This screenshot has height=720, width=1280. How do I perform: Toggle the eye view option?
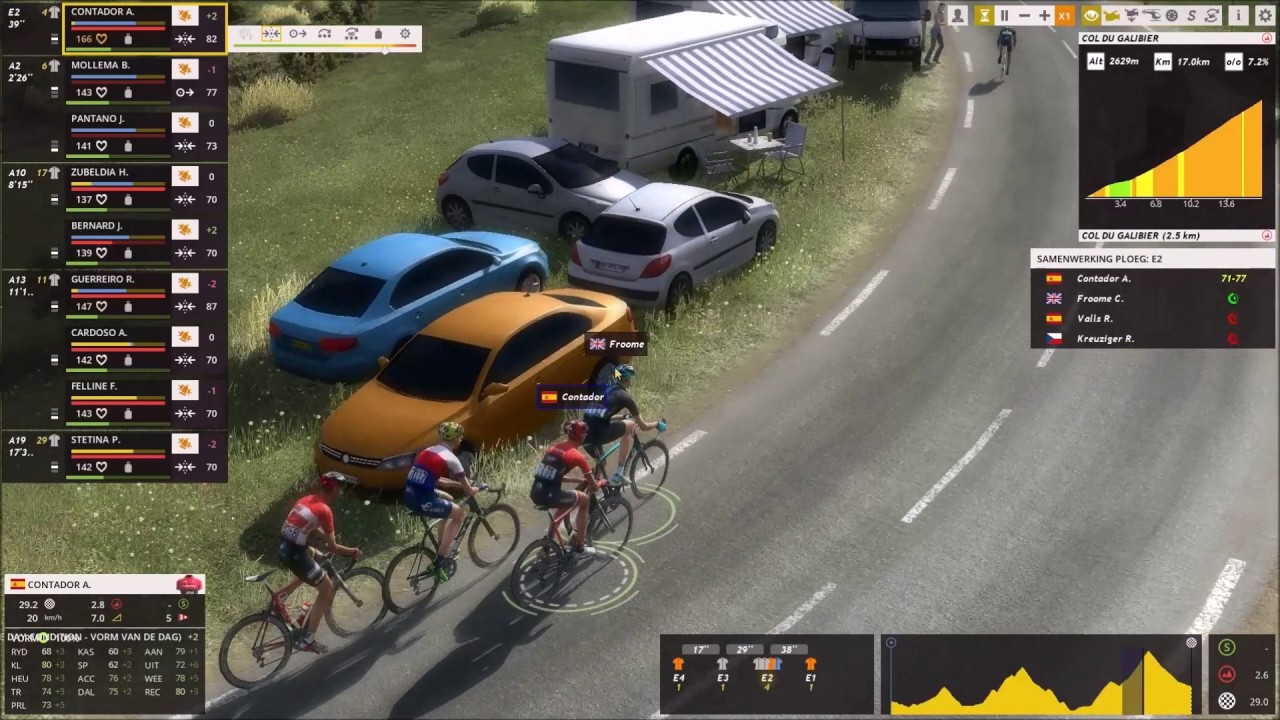point(1091,15)
